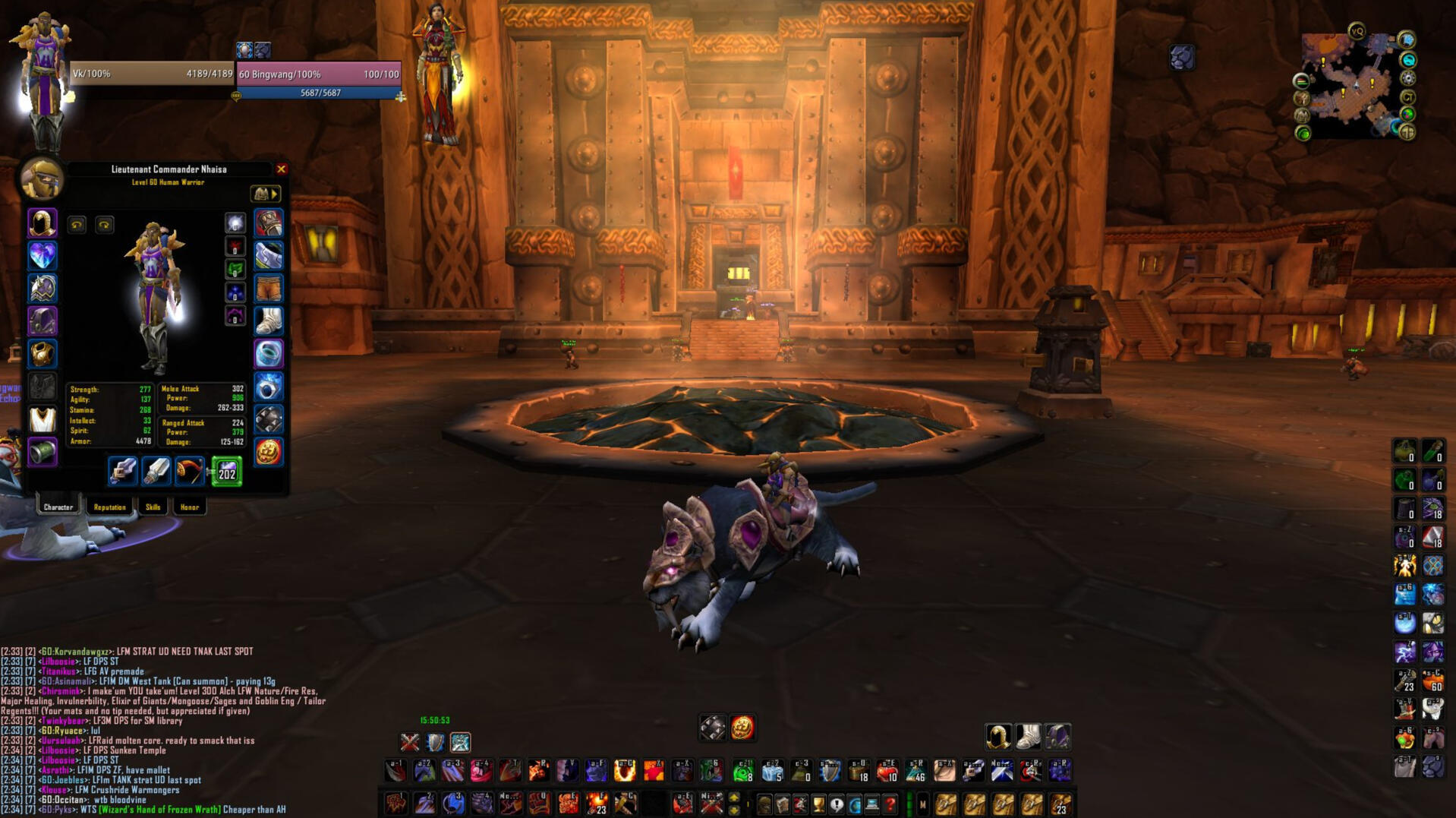Click the VQ minimap button

point(1357,31)
